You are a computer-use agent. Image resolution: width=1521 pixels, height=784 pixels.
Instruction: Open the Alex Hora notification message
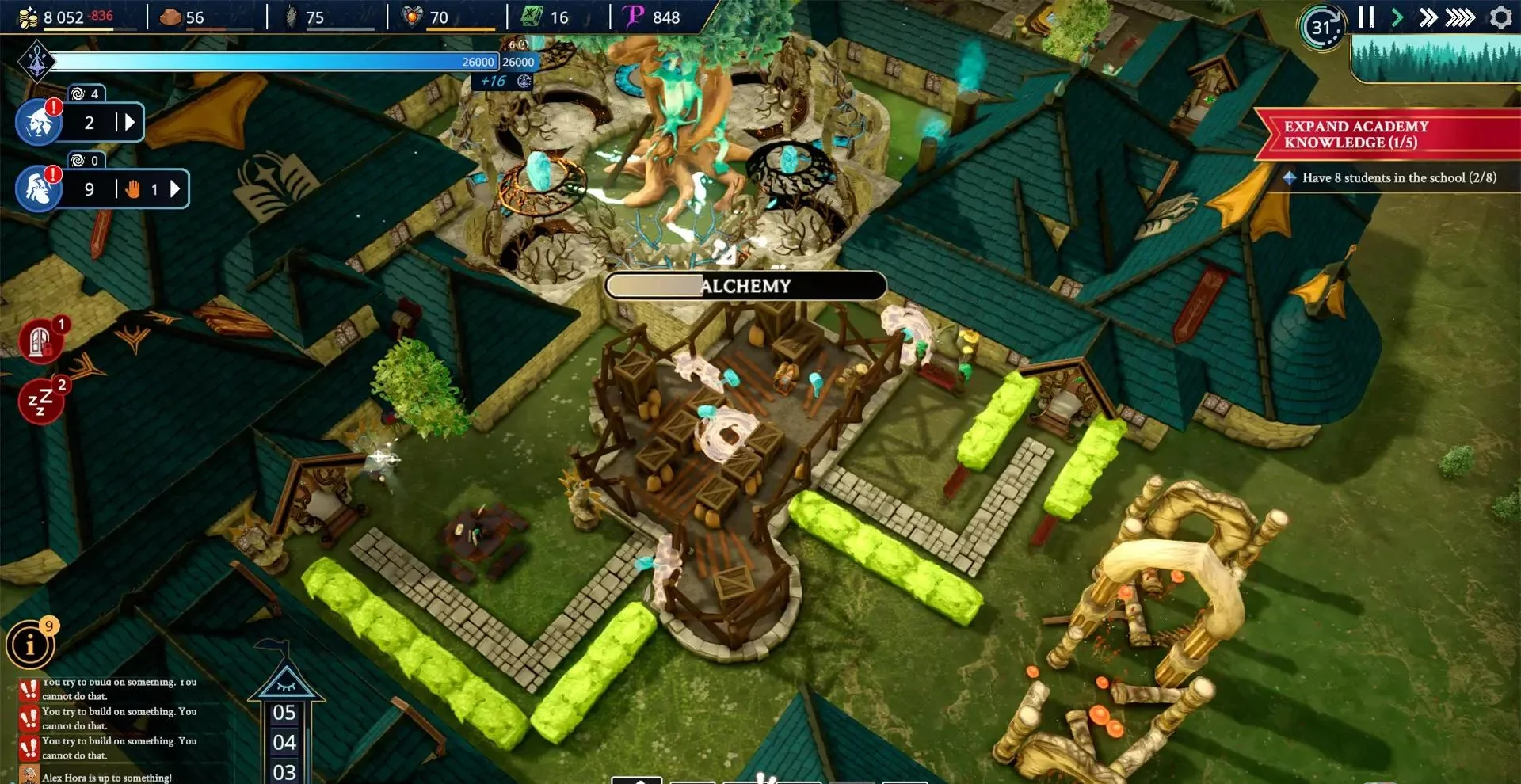pos(106,778)
